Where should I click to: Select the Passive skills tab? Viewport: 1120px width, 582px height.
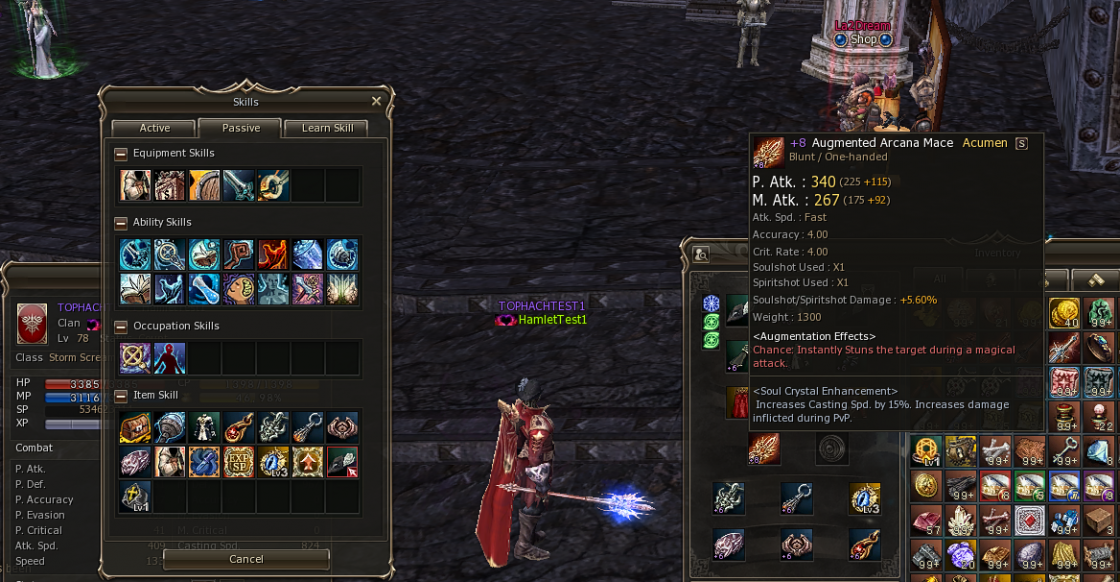coord(240,128)
